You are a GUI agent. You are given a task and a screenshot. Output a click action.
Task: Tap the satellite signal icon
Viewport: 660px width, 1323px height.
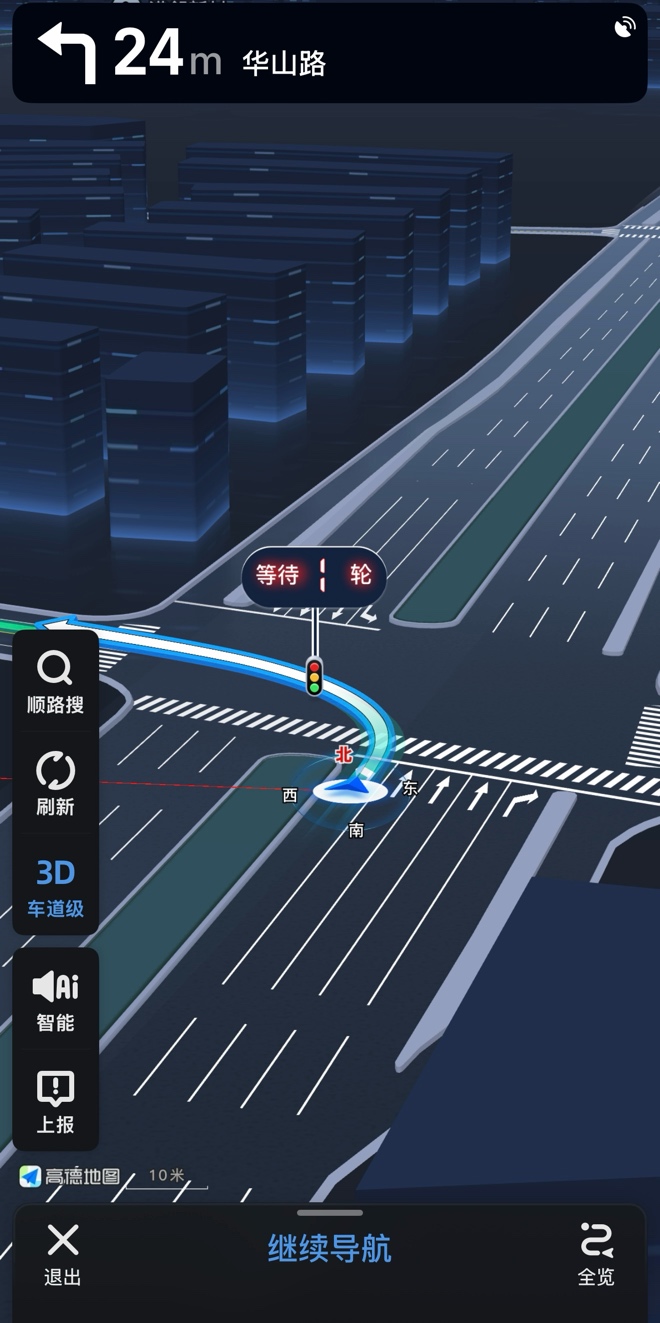pos(625,27)
